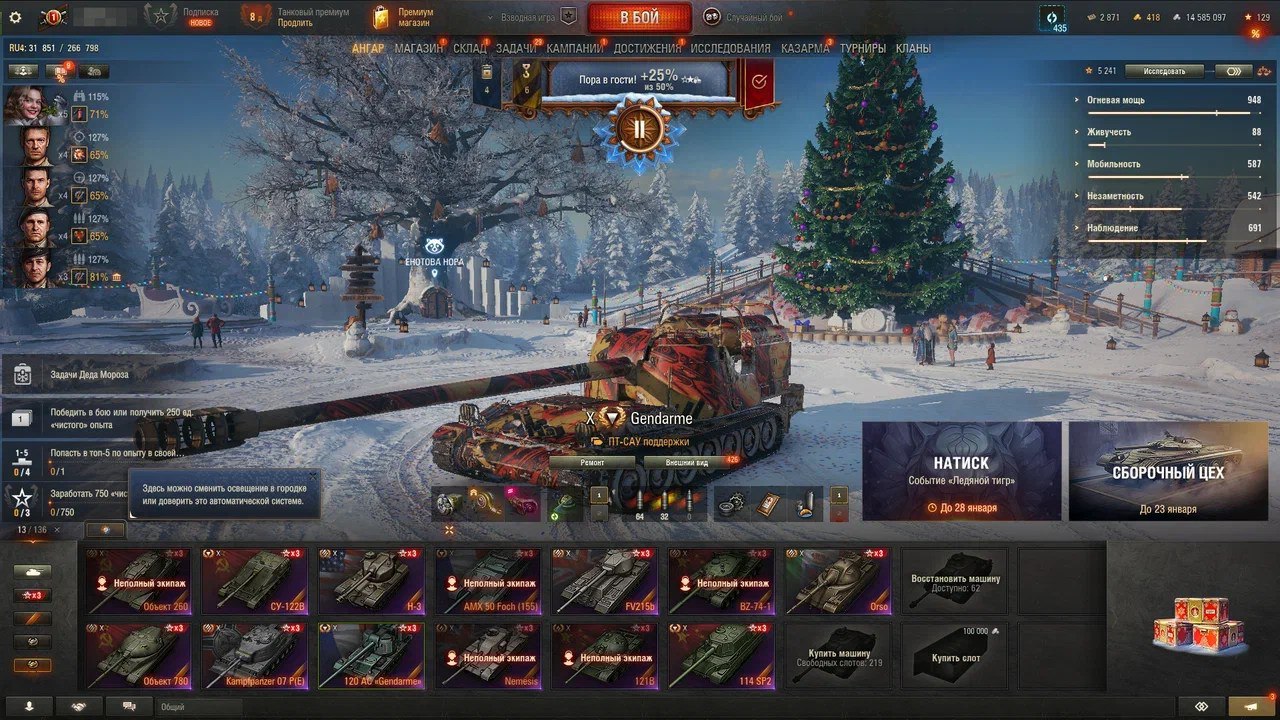Select the FV215b tank card

click(x=606, y=581)
